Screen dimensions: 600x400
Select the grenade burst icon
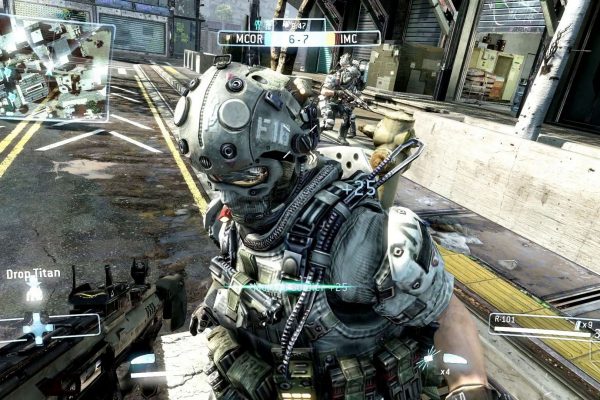pos(429,357)
